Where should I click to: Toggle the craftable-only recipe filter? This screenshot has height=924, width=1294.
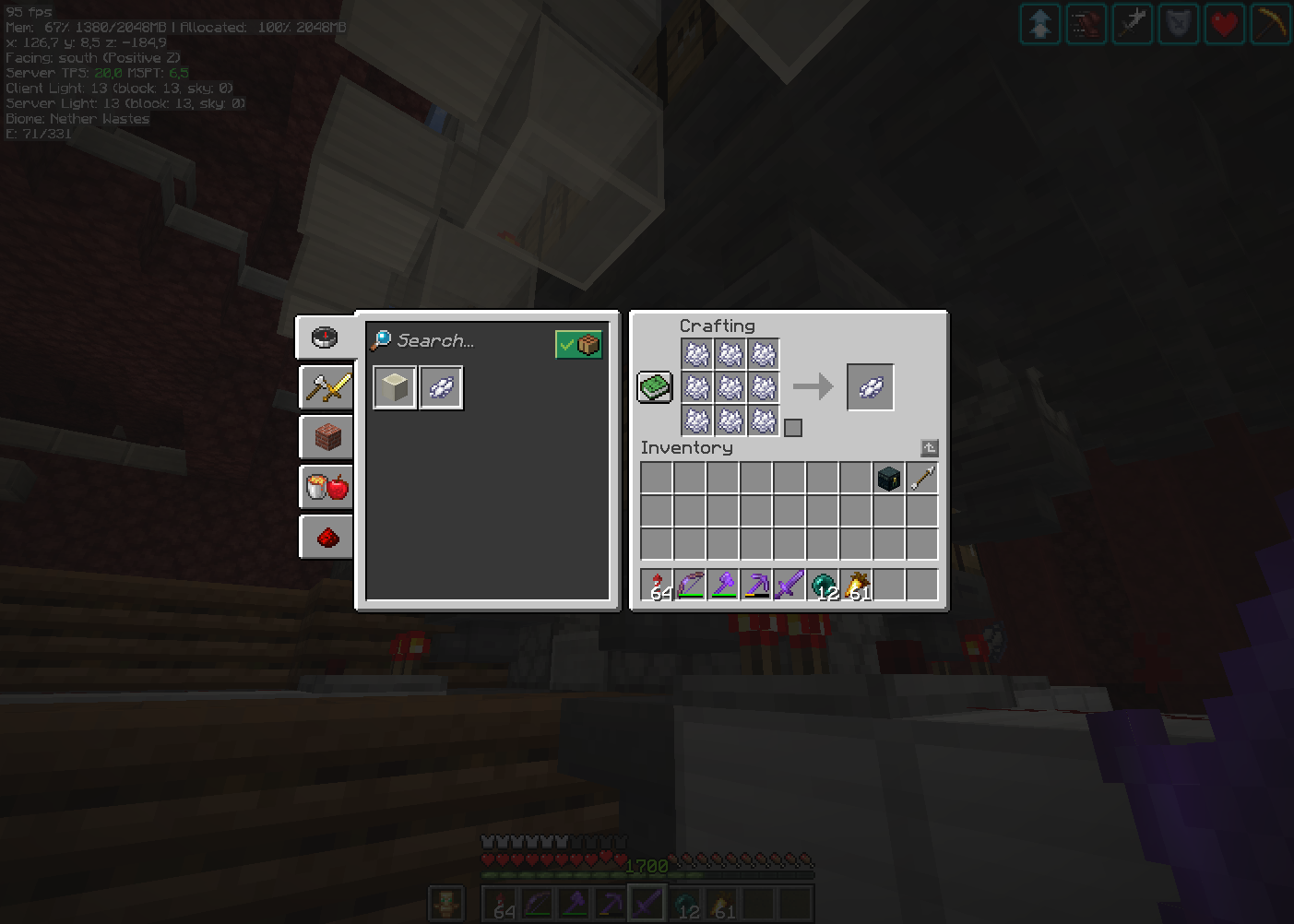(x=577, y=342)
